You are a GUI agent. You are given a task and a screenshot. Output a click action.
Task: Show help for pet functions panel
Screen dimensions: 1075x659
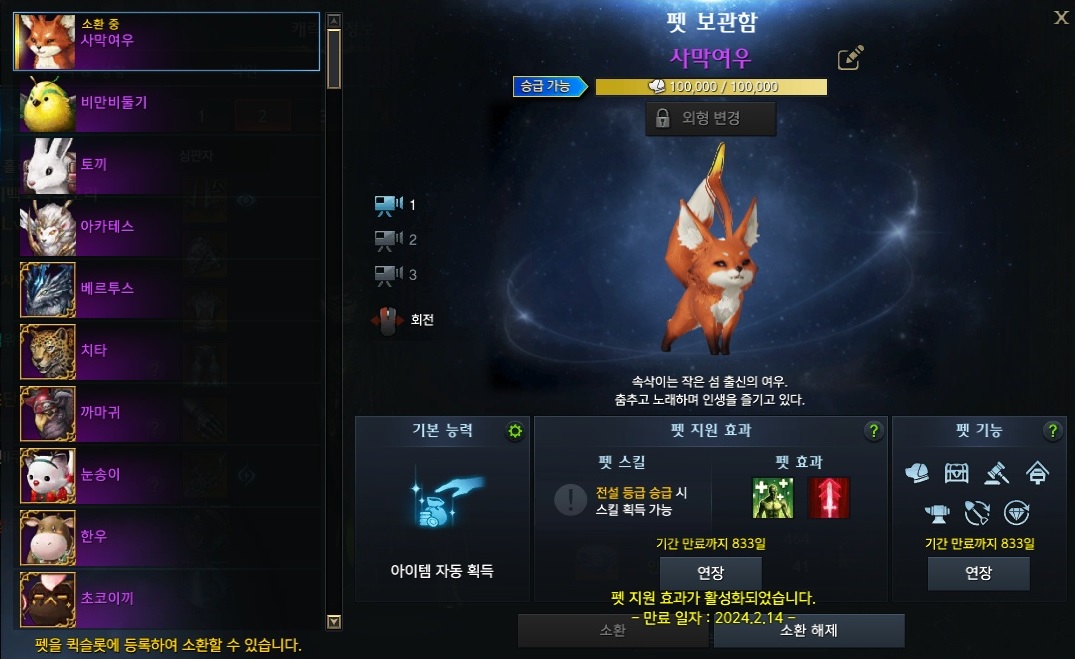[x=1052, y=431]
